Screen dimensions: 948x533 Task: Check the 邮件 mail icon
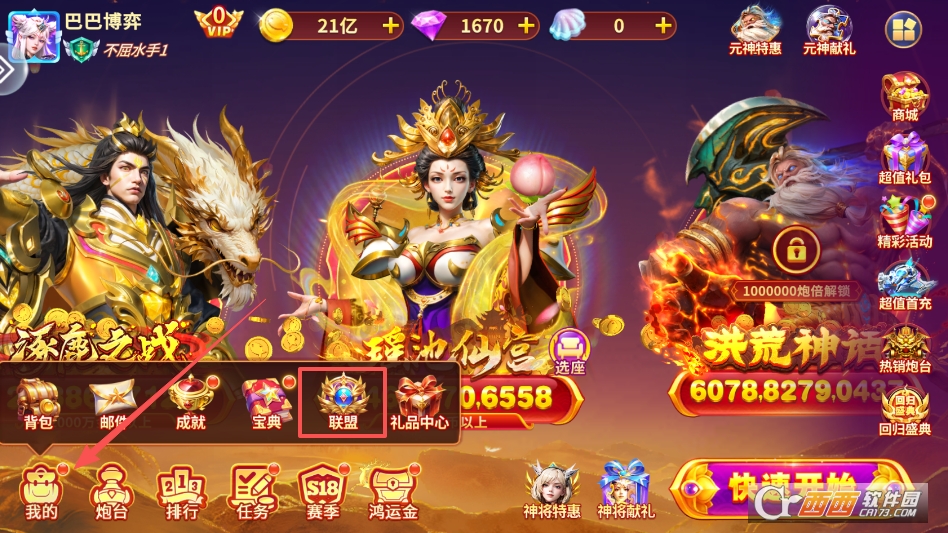pos(113,402)
